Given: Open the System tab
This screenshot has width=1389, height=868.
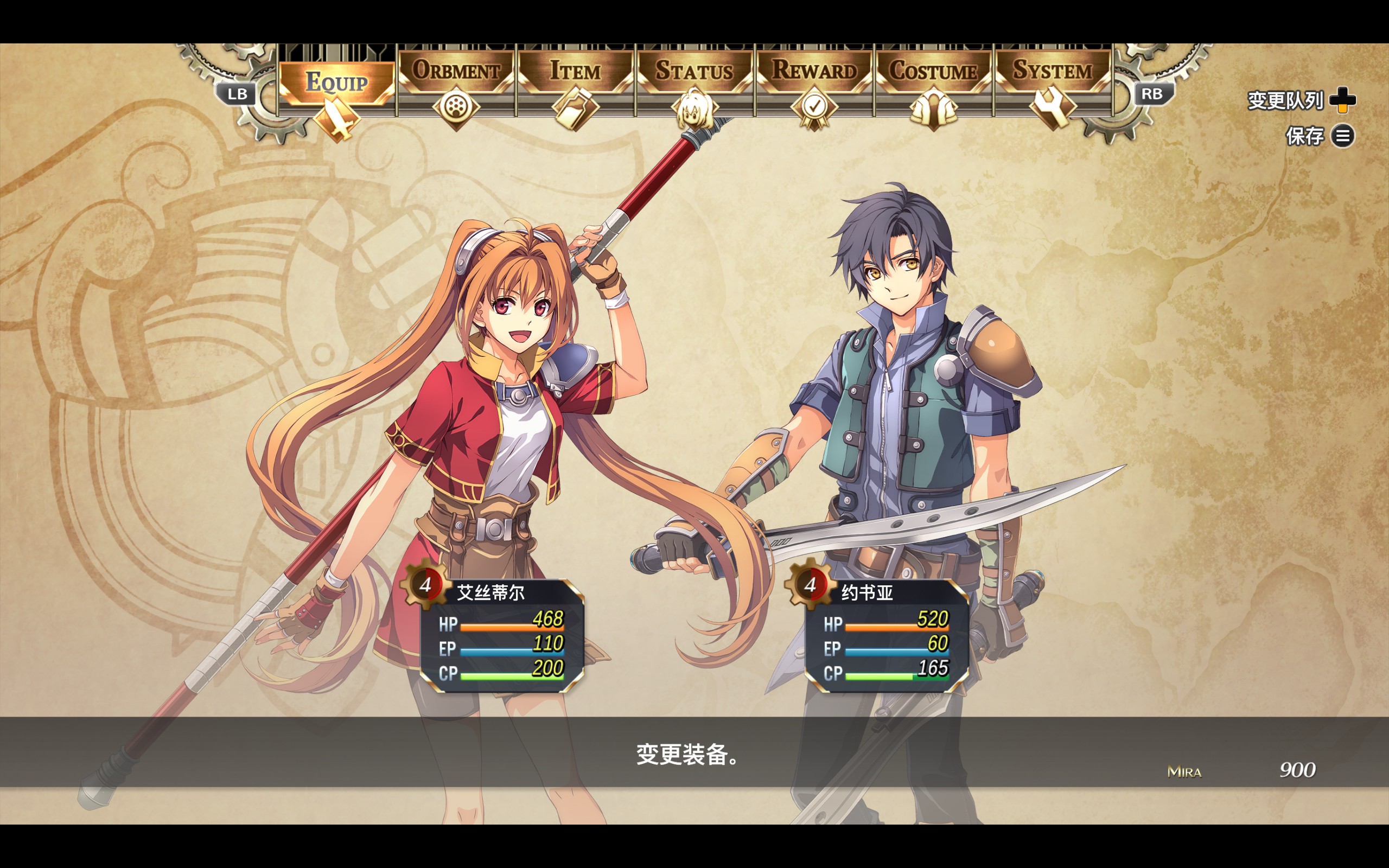Looking at the screenshot, I should (x=1052, y=71).
